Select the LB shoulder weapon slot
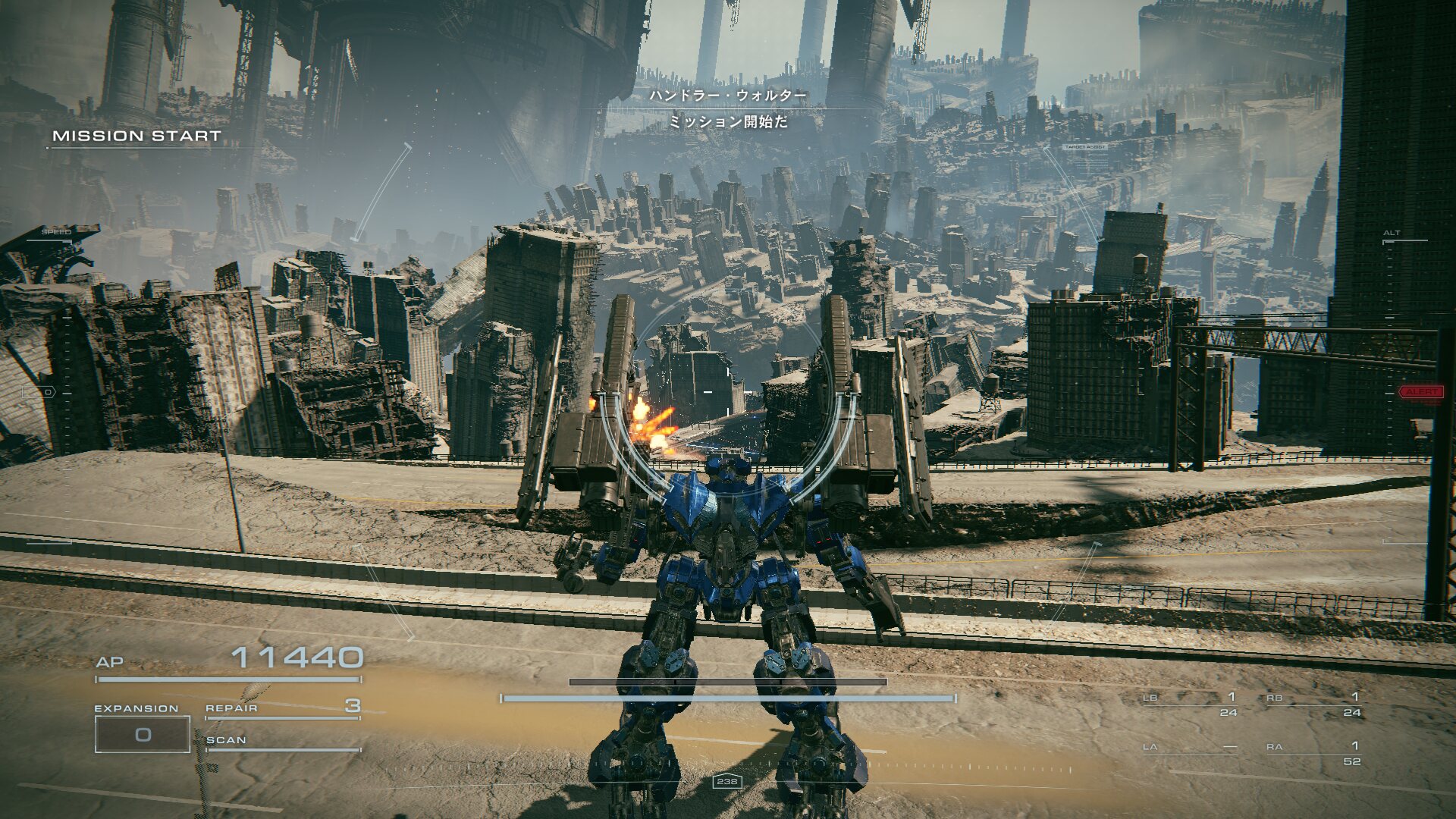1456x819 pixels. (x=1190, y=704)
